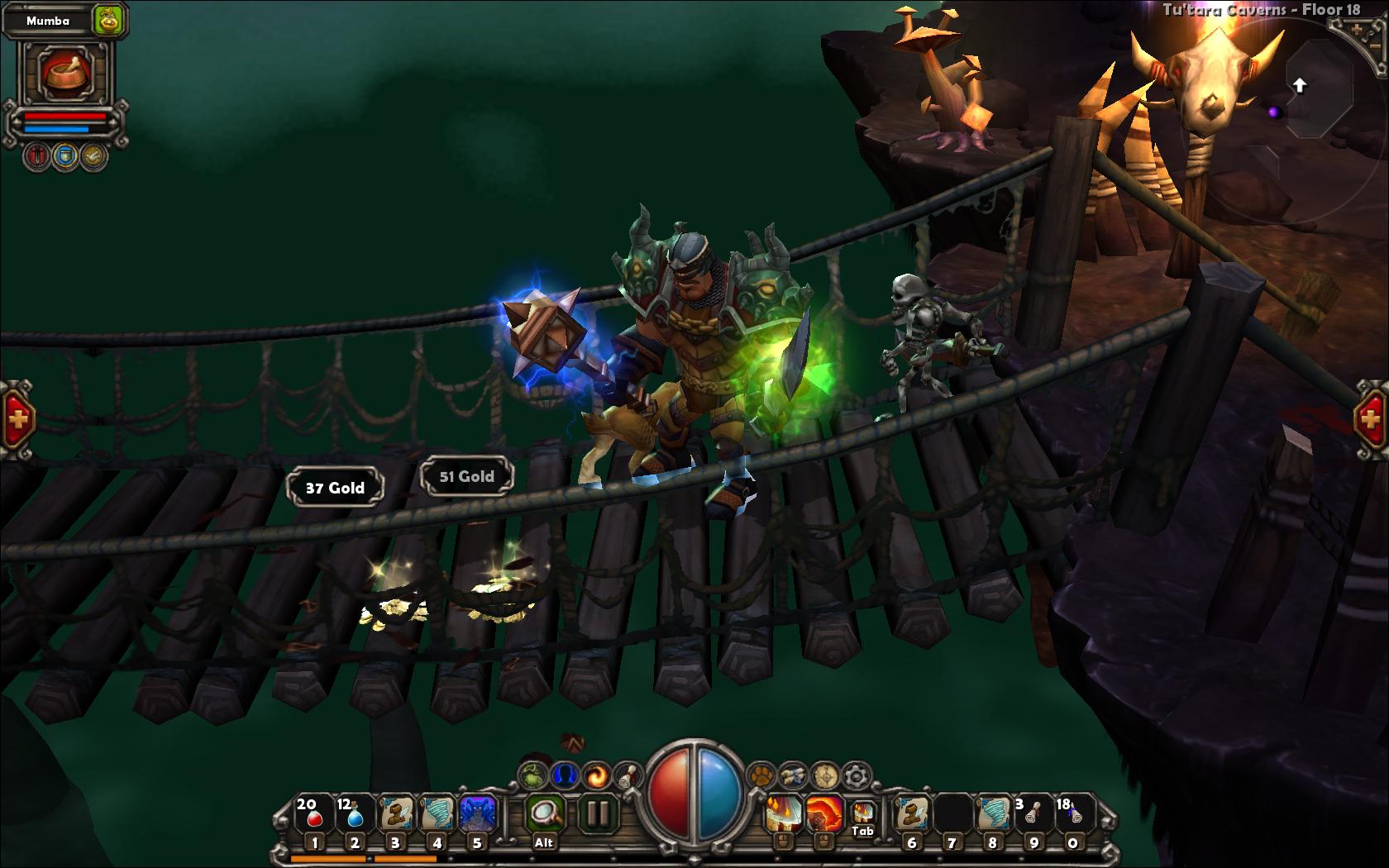Zoom in the minimap with plus button
Image resolution: width=1389 pixels, height=868 pixels.
(1357, 31)
